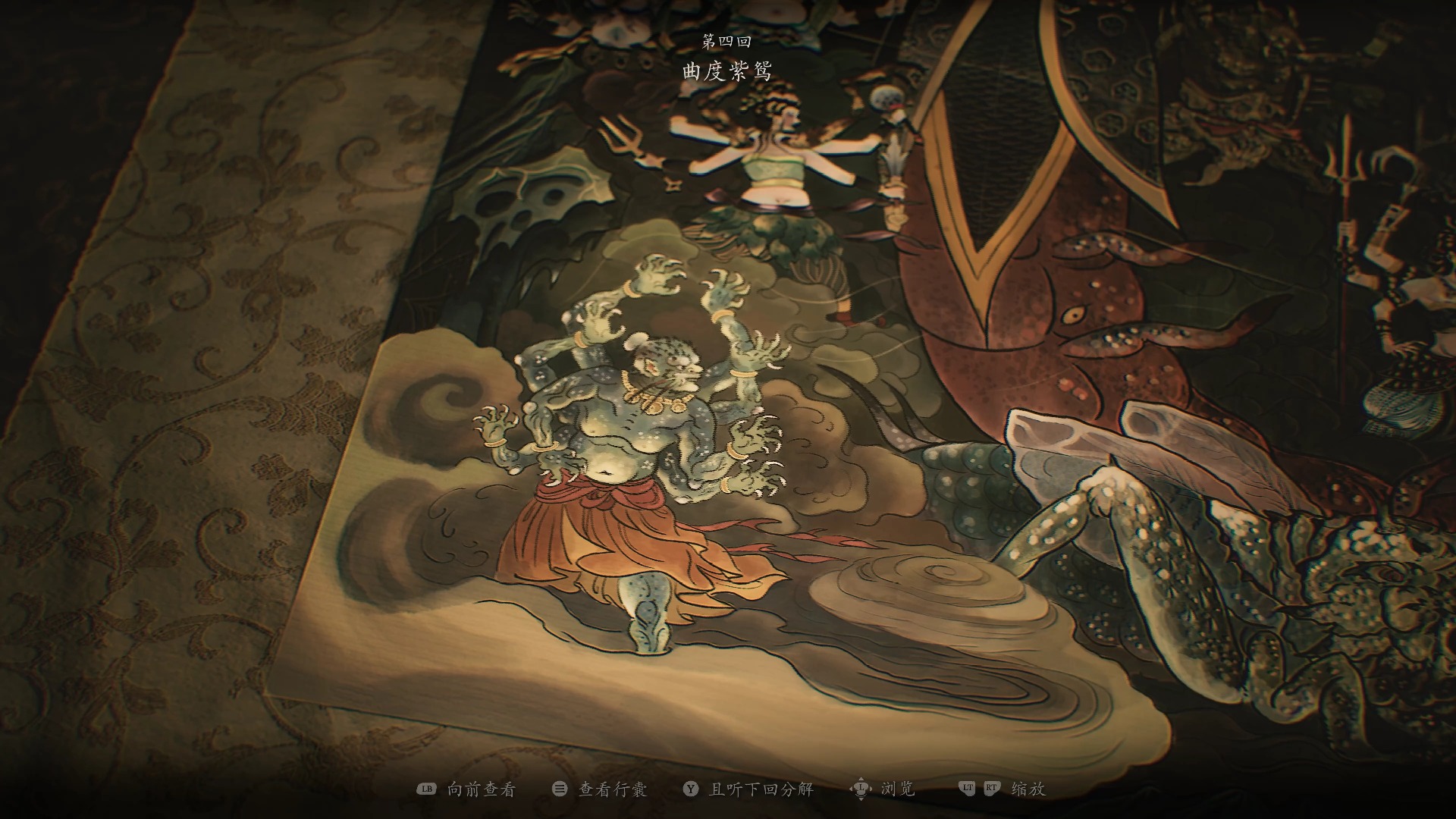
Task: Click the menu (≡) glyph beside 查看行囊
Action: (x=560, y=789)
